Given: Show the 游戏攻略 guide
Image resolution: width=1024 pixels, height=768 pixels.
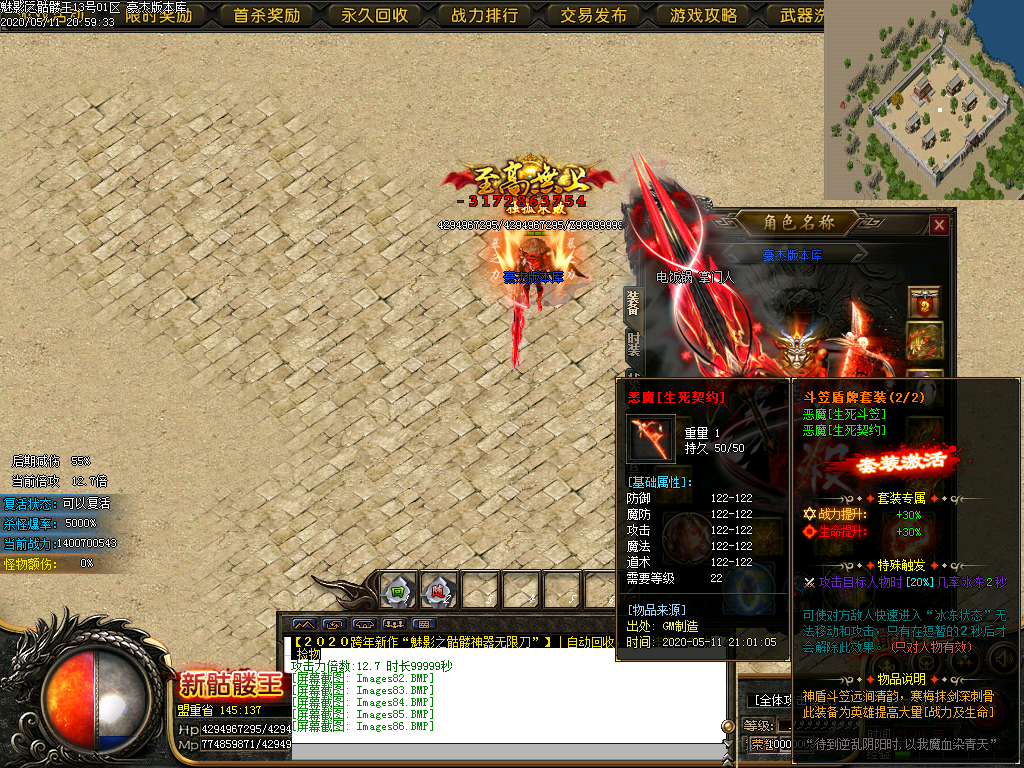Looking at the screenshot, I should click(x=703, y=15).
